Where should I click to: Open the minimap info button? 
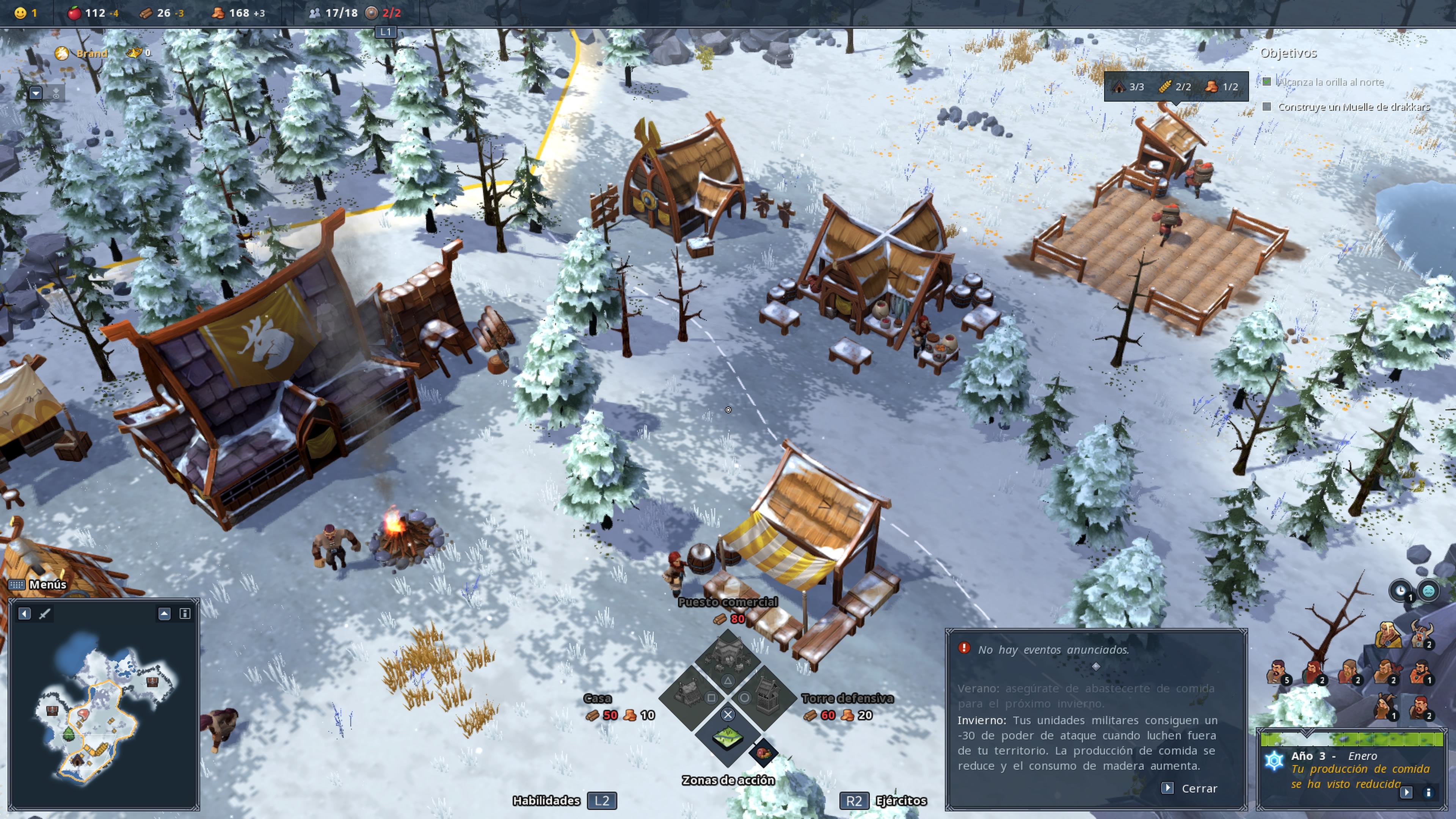click(x=184, y=613)
